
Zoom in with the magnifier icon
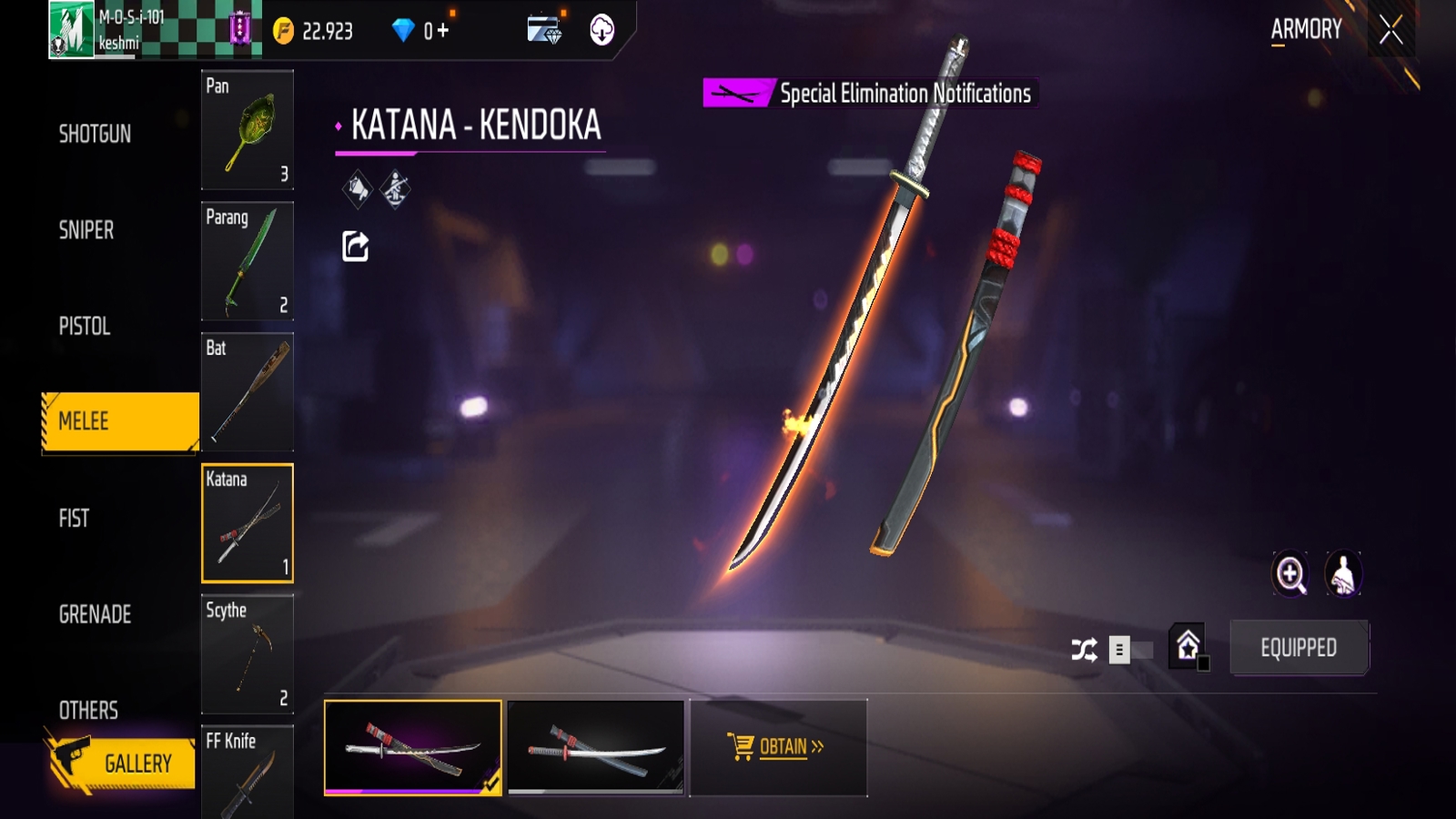coord(1290,574)
